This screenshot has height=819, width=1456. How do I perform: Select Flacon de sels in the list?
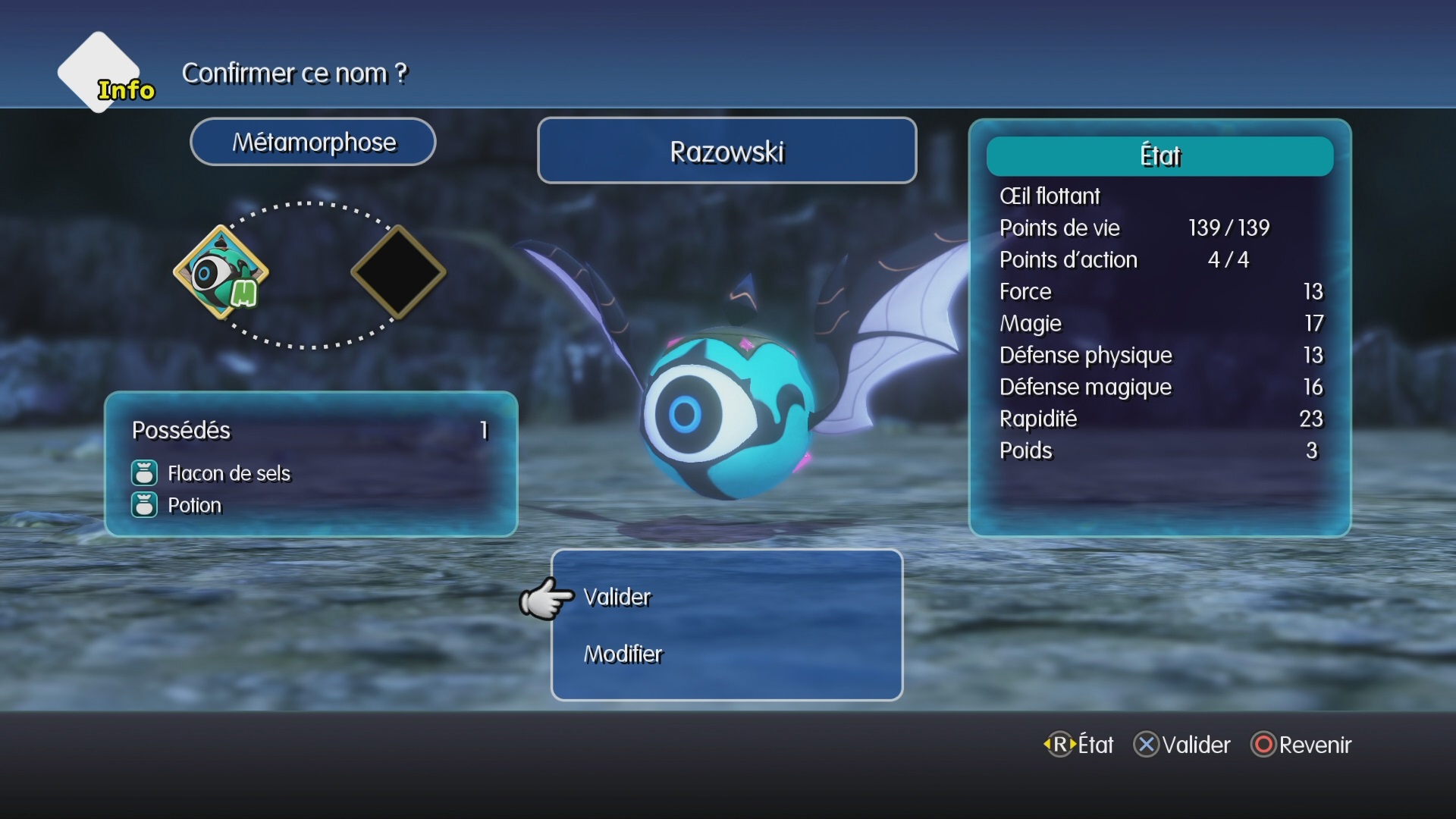point(228,474)
